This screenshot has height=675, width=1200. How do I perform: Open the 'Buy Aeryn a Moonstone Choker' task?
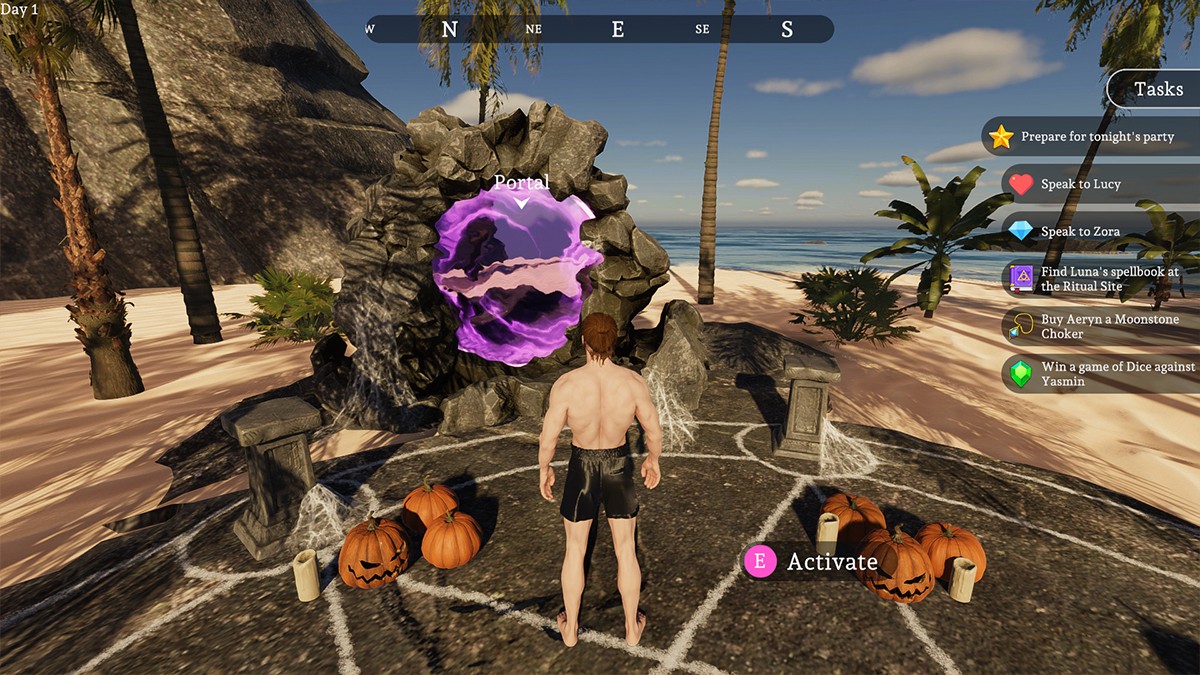(1100, 326)
